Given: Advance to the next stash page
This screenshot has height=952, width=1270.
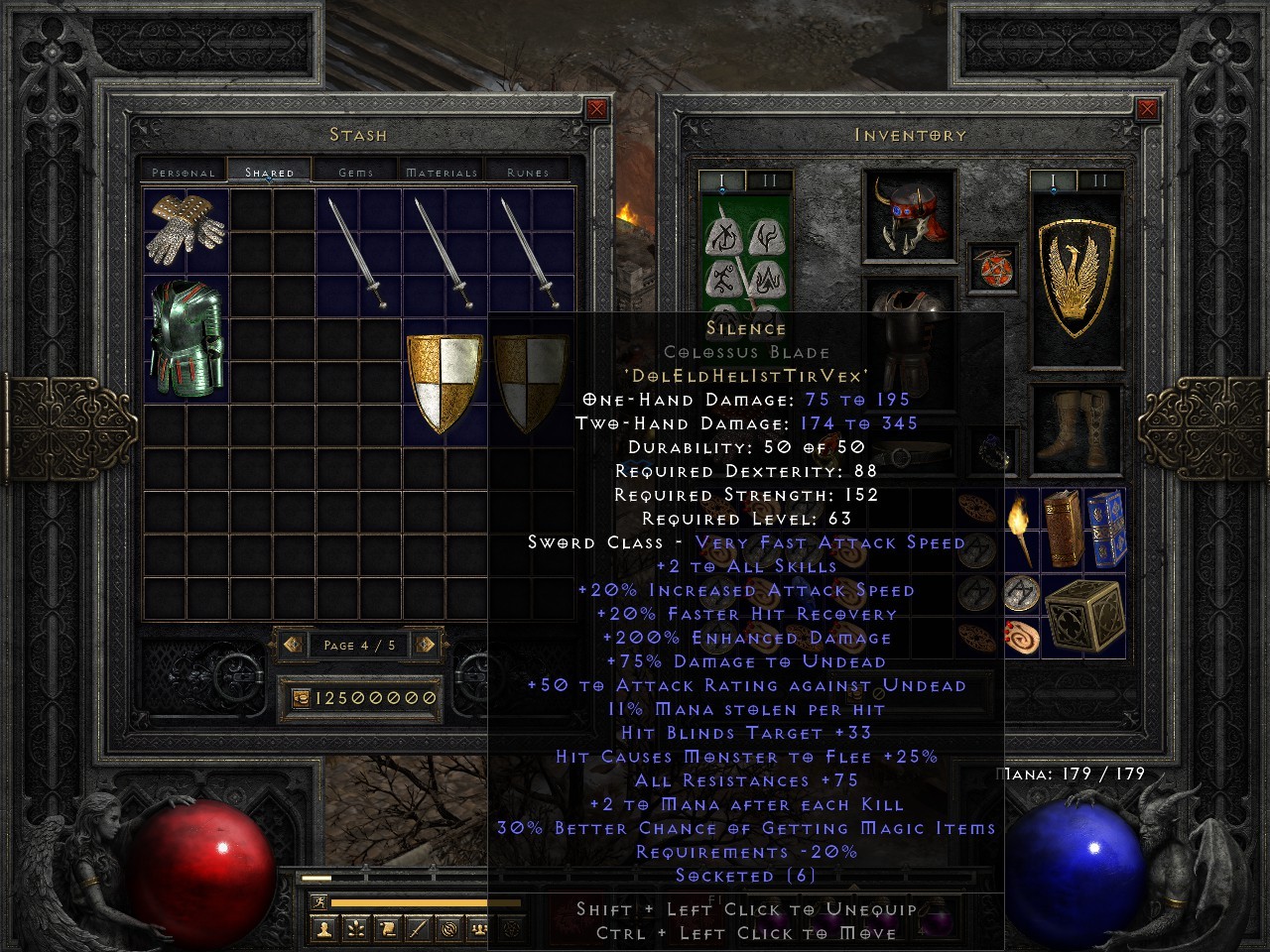Looking at the screenshot, I should [424, 645].
